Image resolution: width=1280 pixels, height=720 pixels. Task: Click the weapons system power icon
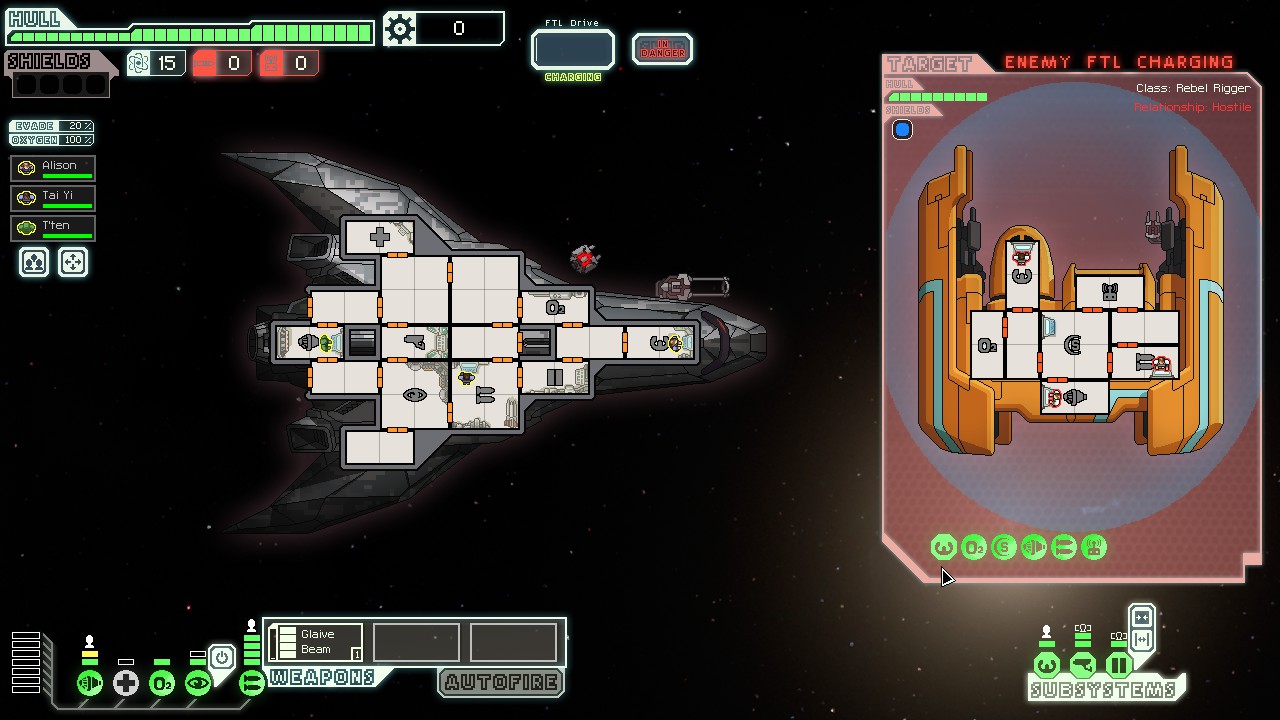pyautogui.click(x=251, y=683)
